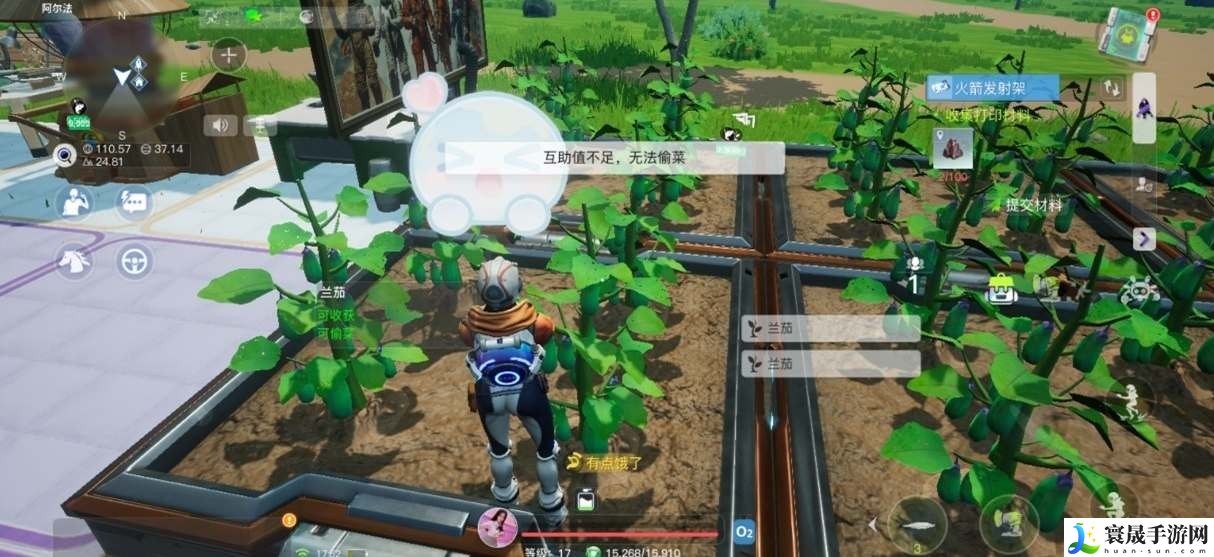Tap the skull and crossbones icon
The image size is (1214, 557).
1136,291
